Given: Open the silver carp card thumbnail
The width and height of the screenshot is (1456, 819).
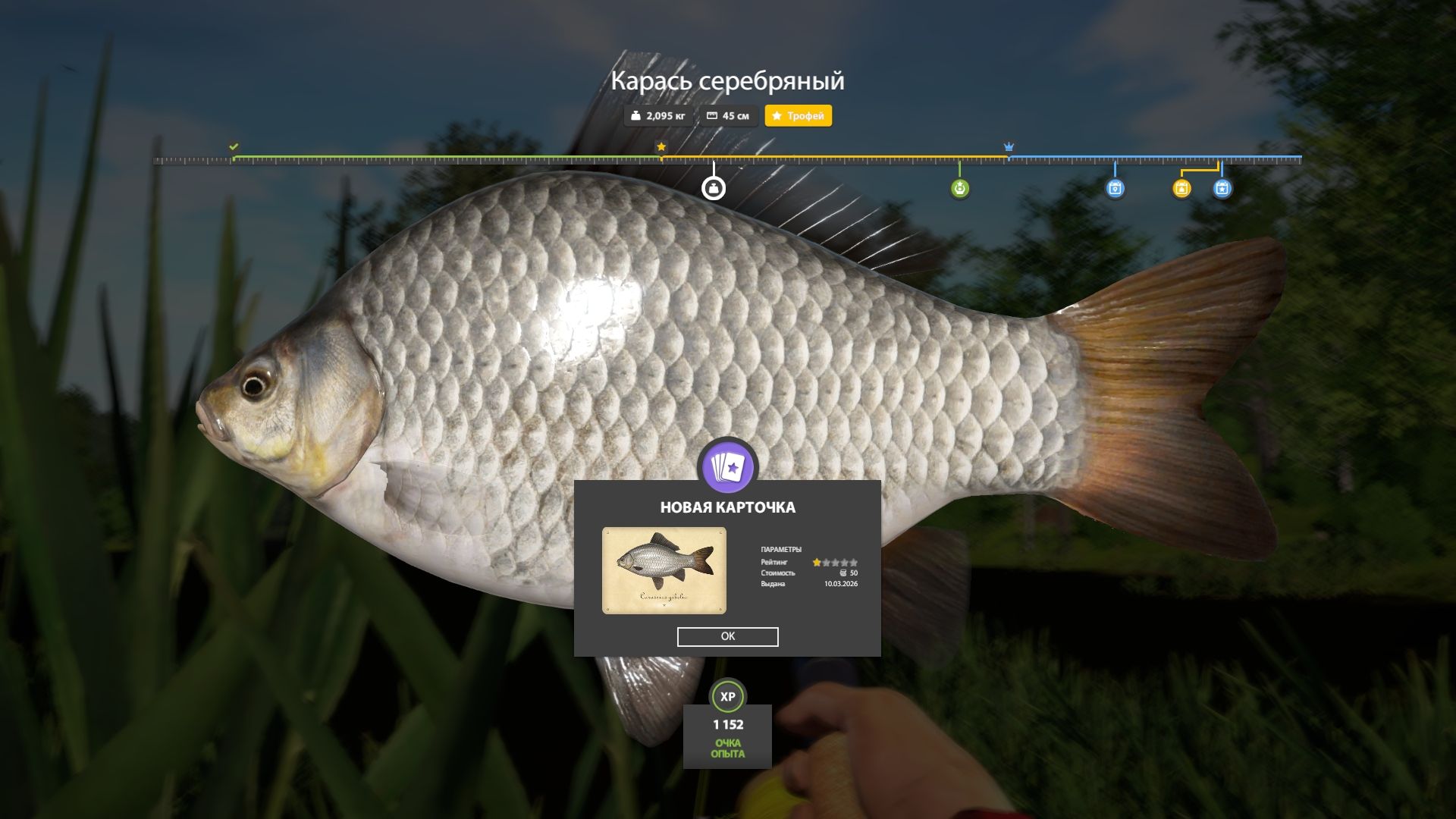Looking at the screenshot, I should (664, 570).
